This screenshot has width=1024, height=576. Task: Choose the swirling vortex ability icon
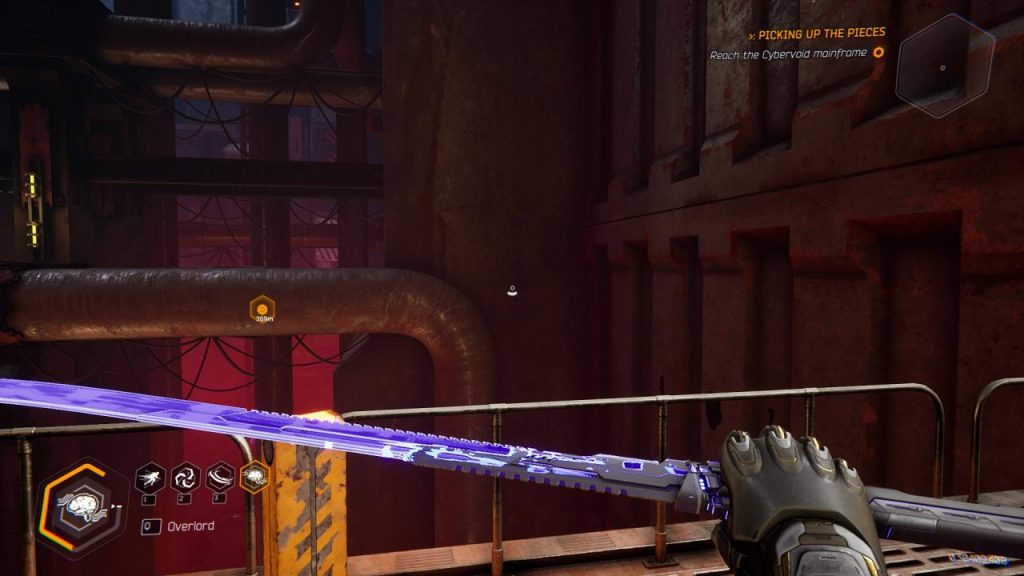click(185, 476)
